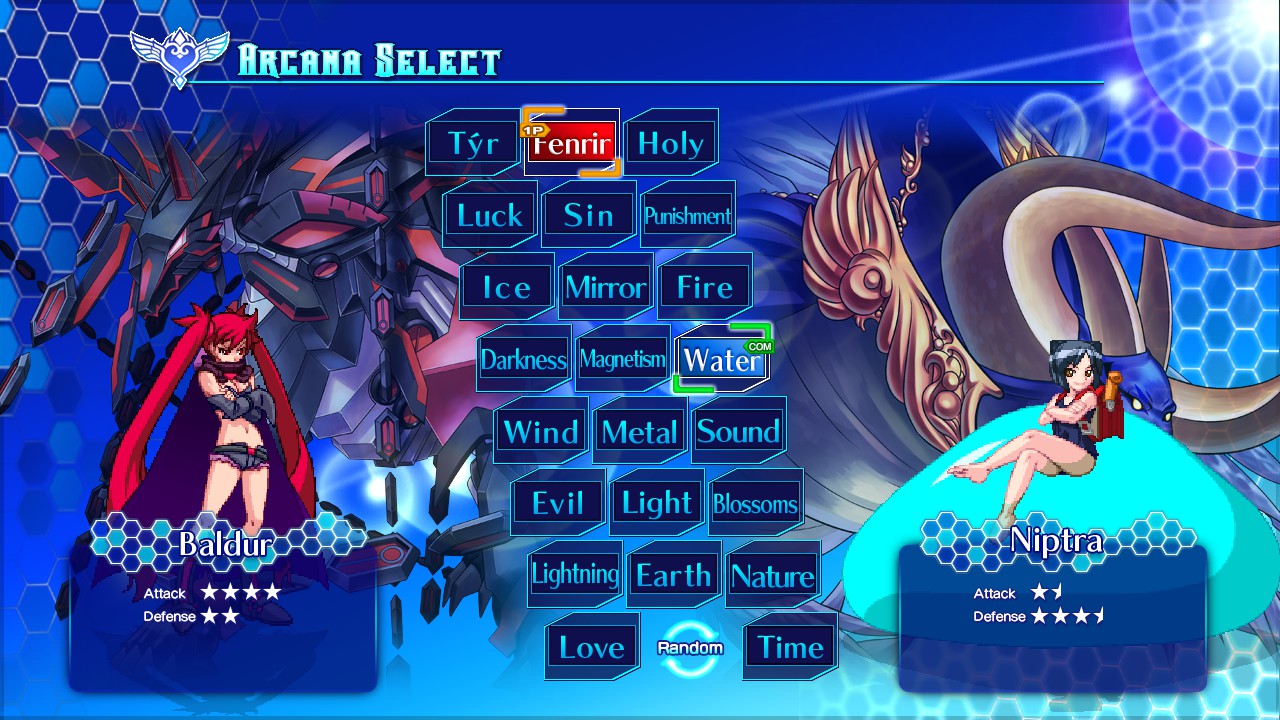Click the Lightning arcana tile

pyautogui.click(x=575, y=575)
